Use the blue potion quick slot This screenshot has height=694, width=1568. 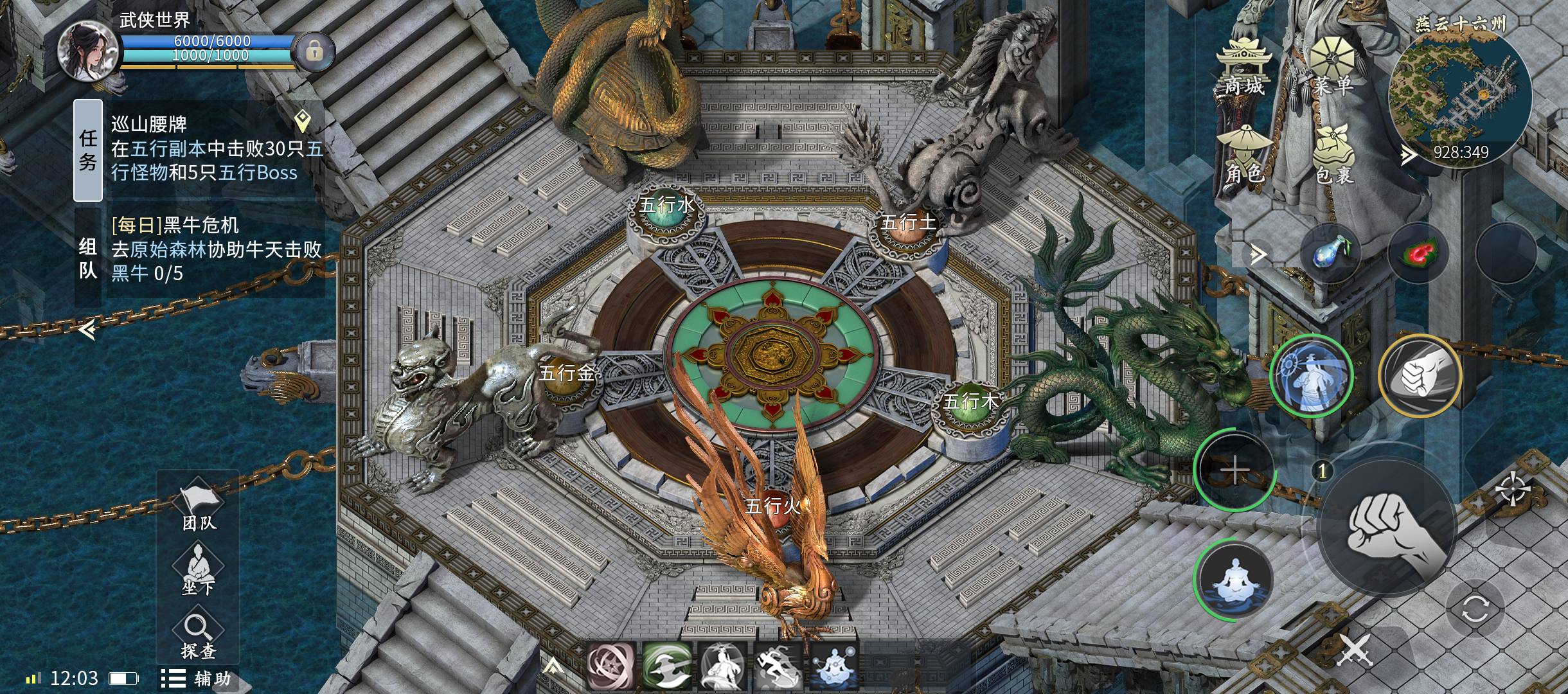pyautogui.click(x=1330, y=252)
